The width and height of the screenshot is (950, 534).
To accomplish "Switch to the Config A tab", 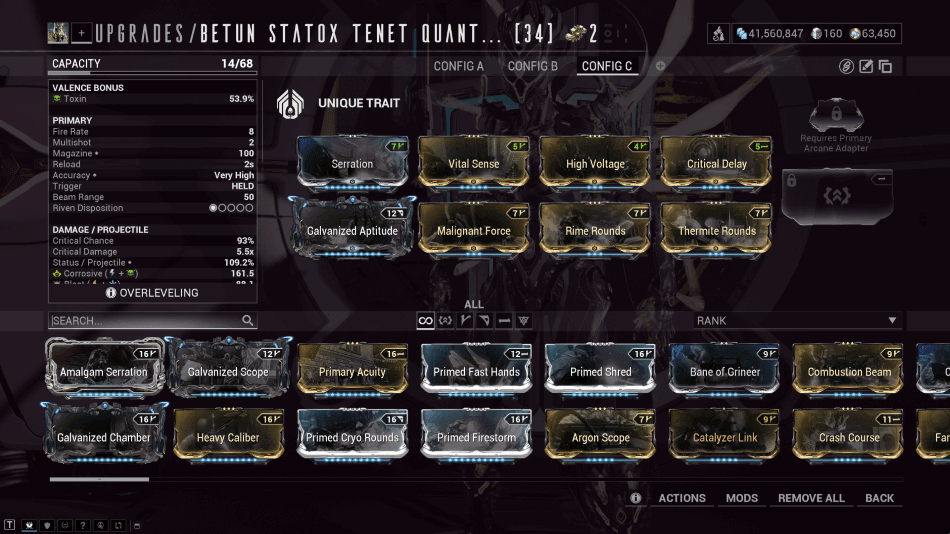I will 458,66.
